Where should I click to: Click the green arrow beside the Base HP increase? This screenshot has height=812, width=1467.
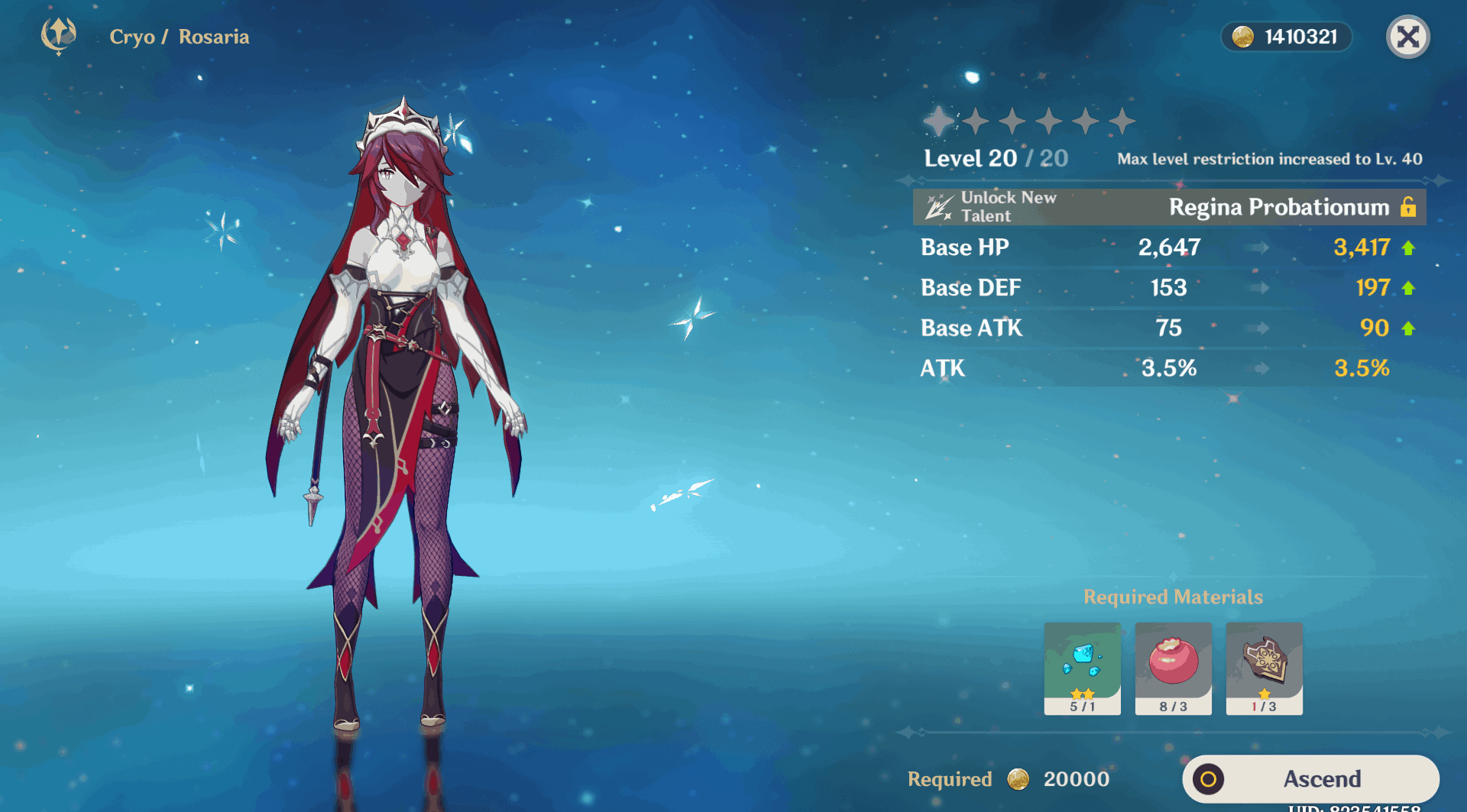click(1408, 247)
